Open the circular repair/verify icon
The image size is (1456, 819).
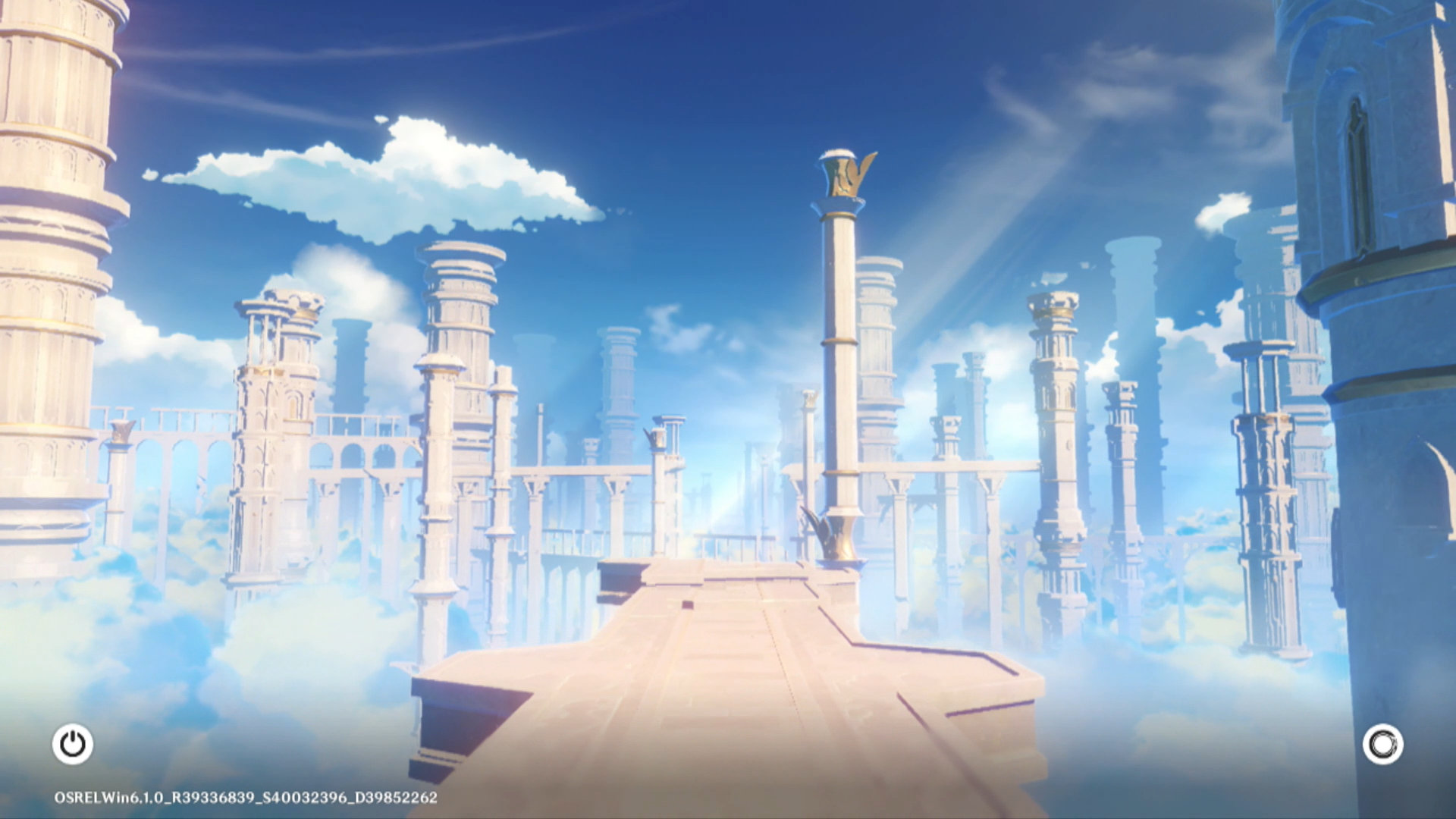[1382, 744]
